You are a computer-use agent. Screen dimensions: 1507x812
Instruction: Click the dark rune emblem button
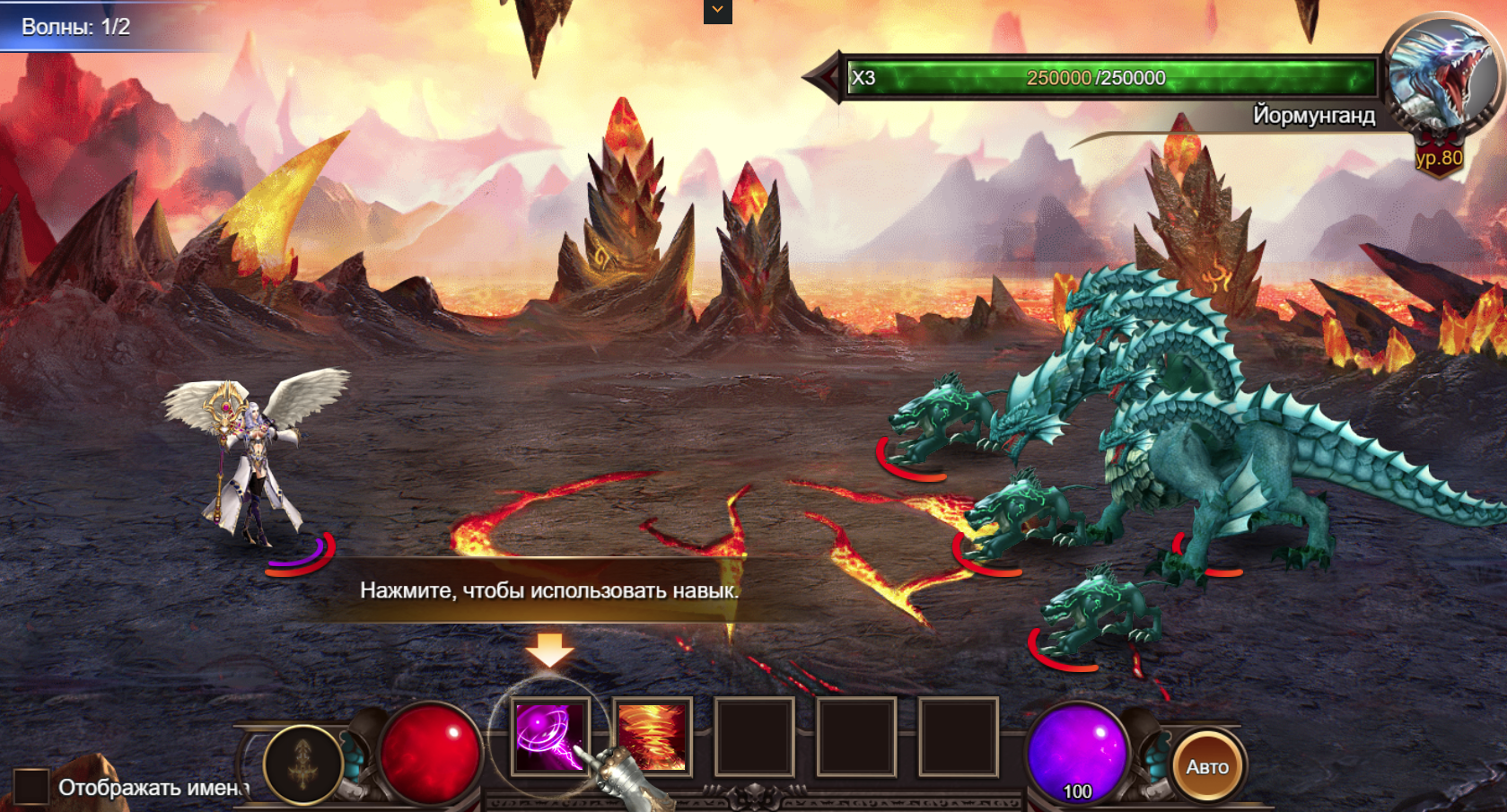click(x=303, y=764)
